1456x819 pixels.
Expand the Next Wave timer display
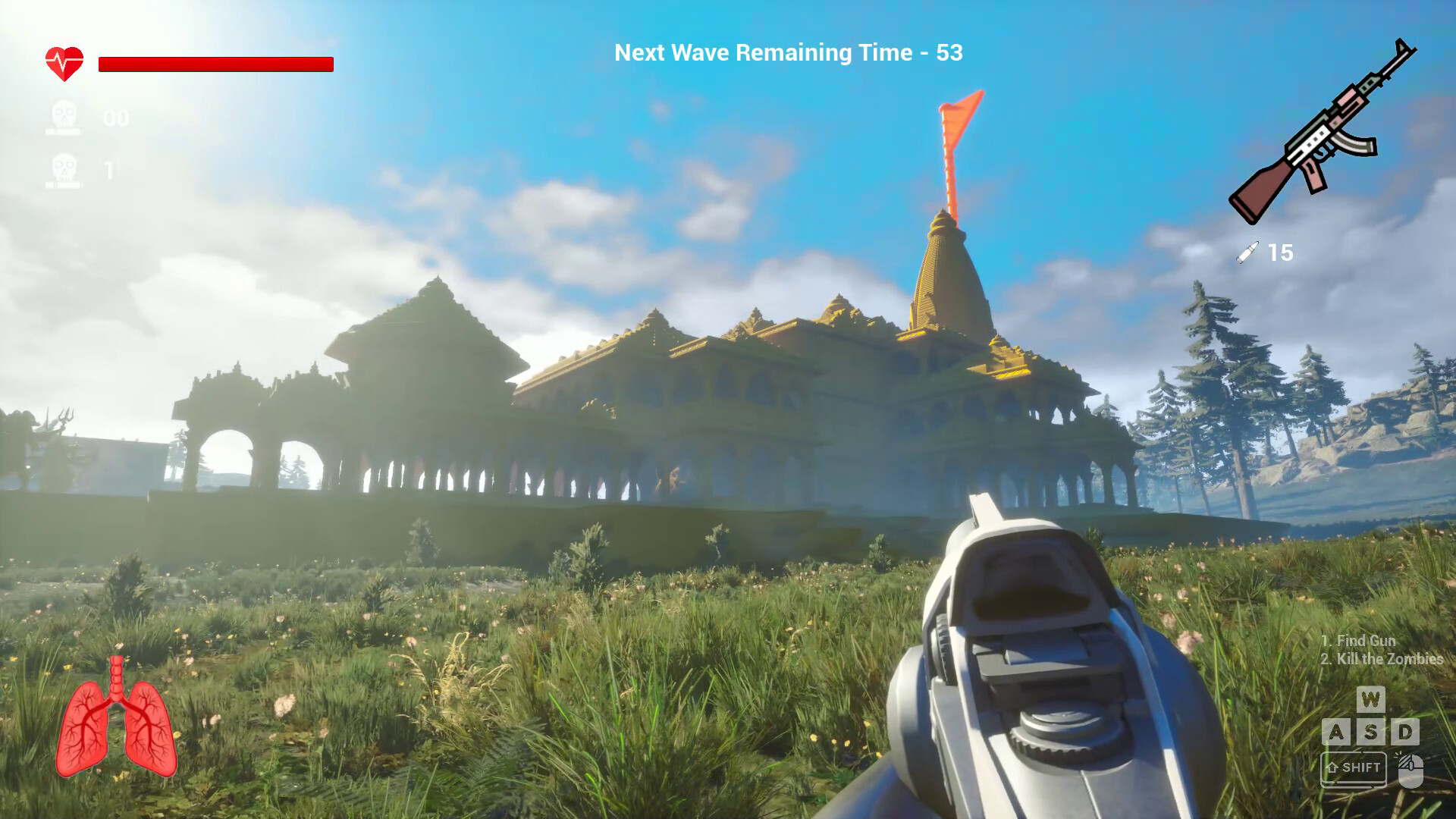click(788, 53)
